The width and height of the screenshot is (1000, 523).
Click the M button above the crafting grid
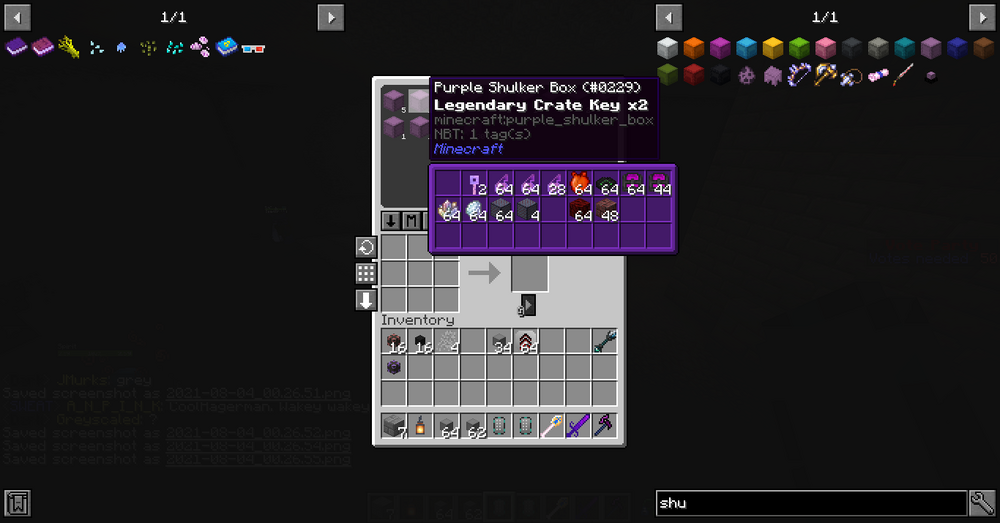pos(412,221)
